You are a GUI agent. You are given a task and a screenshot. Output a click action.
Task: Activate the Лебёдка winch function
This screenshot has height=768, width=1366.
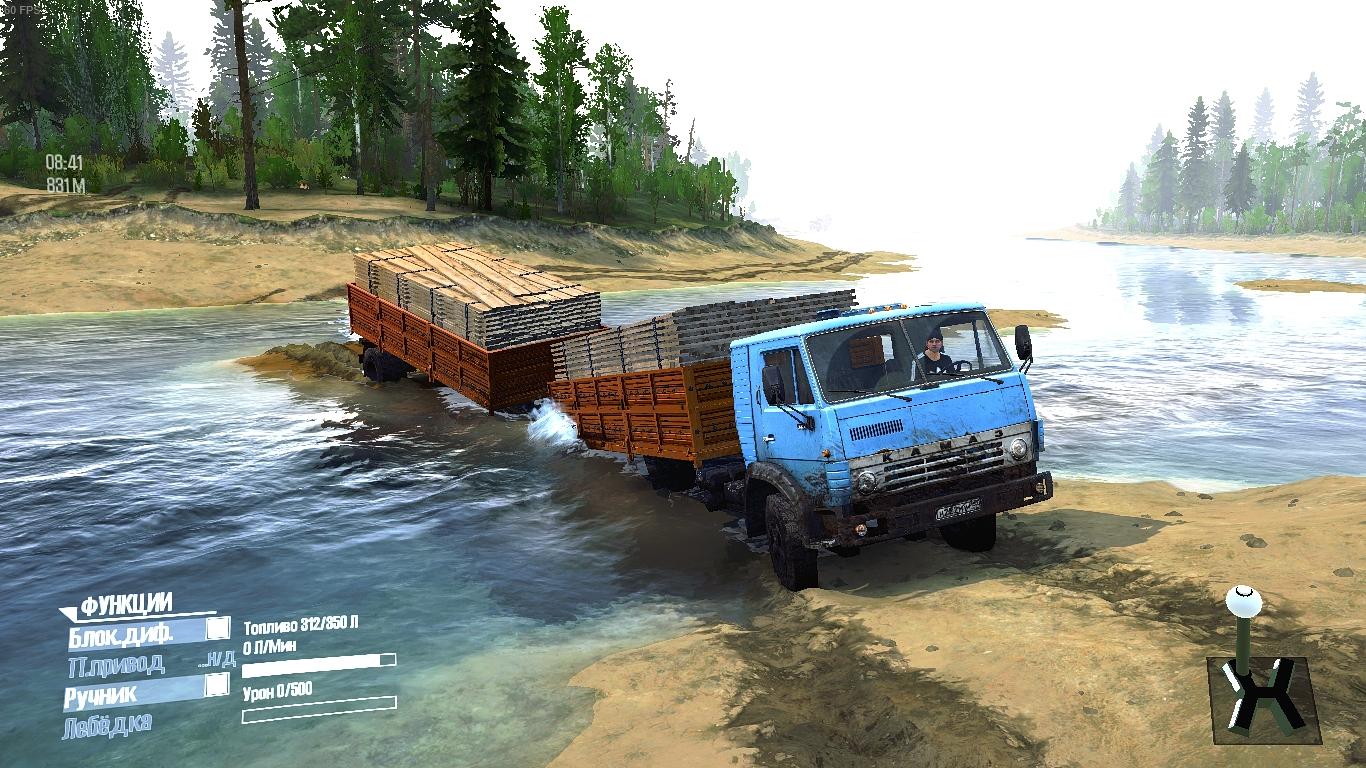[x=108, y=724]
